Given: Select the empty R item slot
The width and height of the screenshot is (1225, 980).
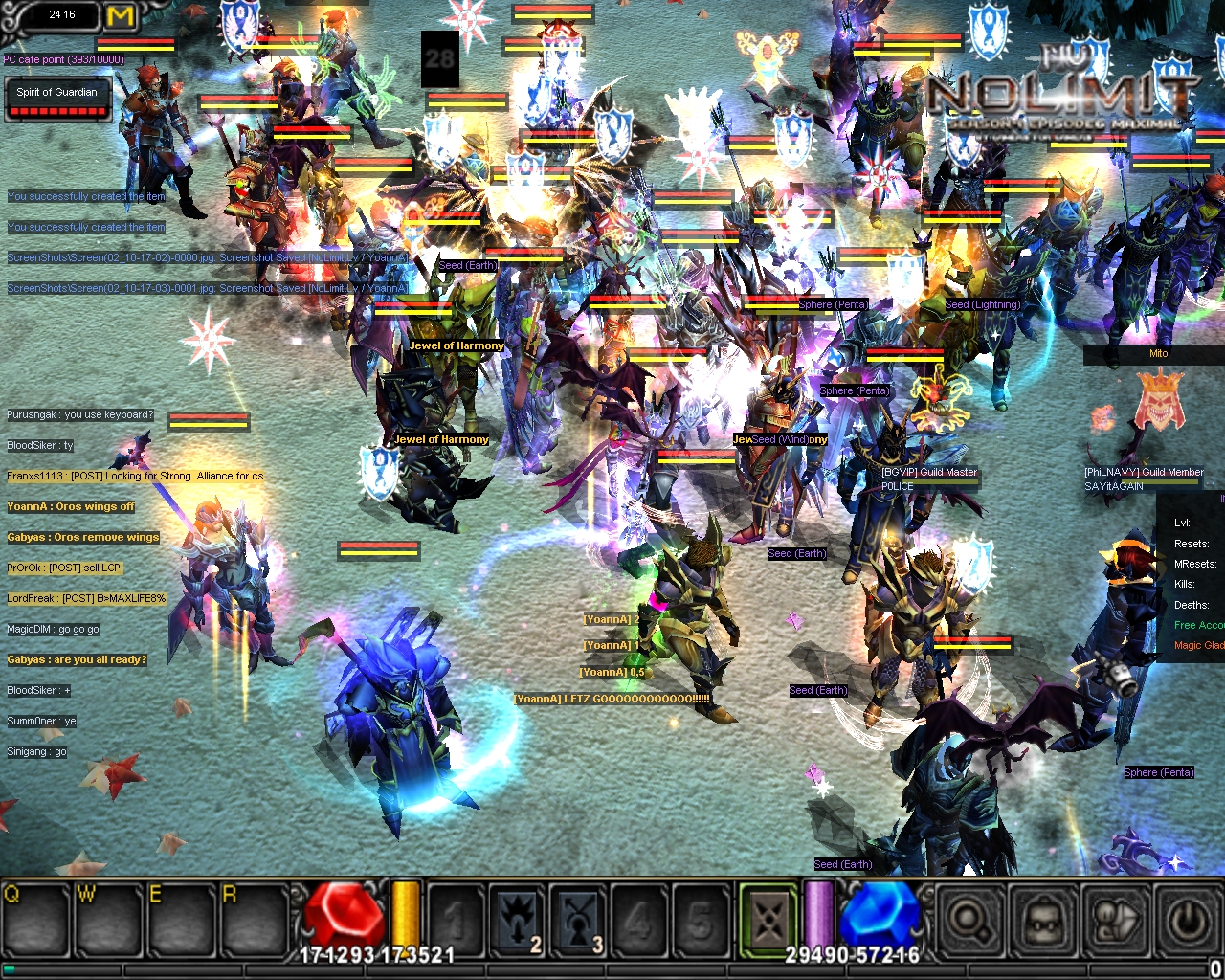Looking at the screenshot, I should [x=253, y=921].
